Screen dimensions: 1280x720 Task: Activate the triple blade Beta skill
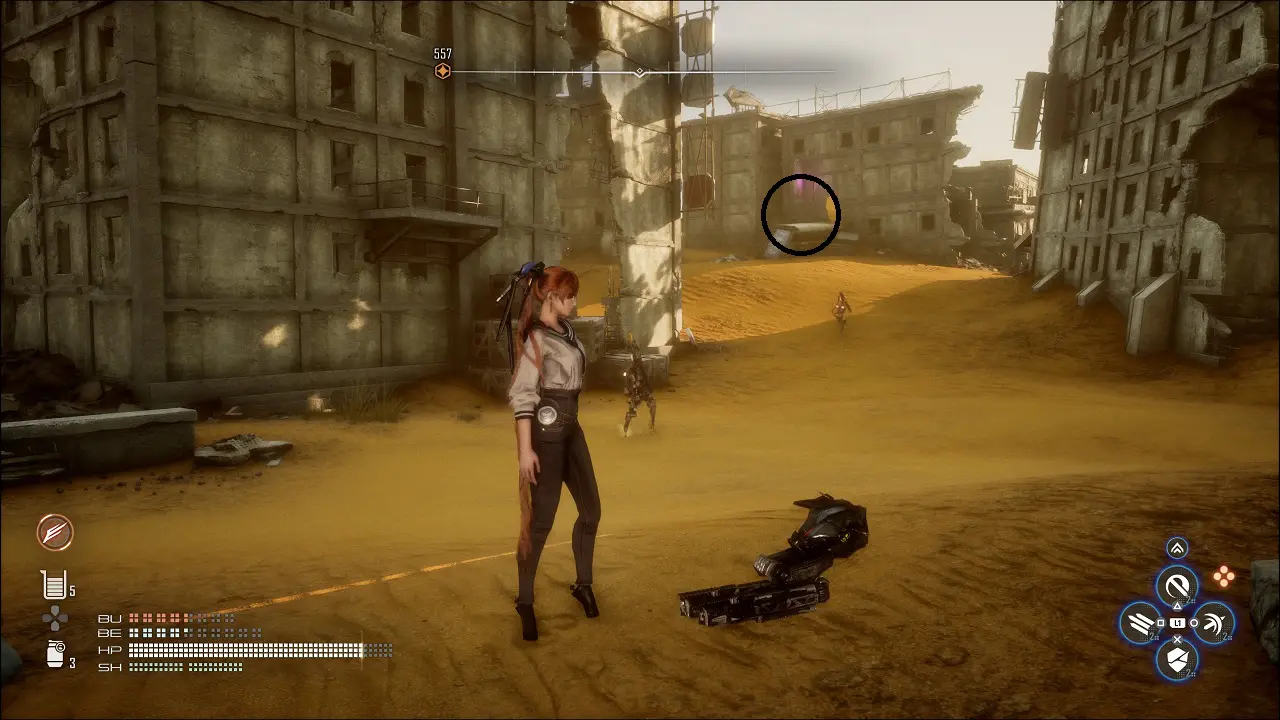click(1140, 623)
